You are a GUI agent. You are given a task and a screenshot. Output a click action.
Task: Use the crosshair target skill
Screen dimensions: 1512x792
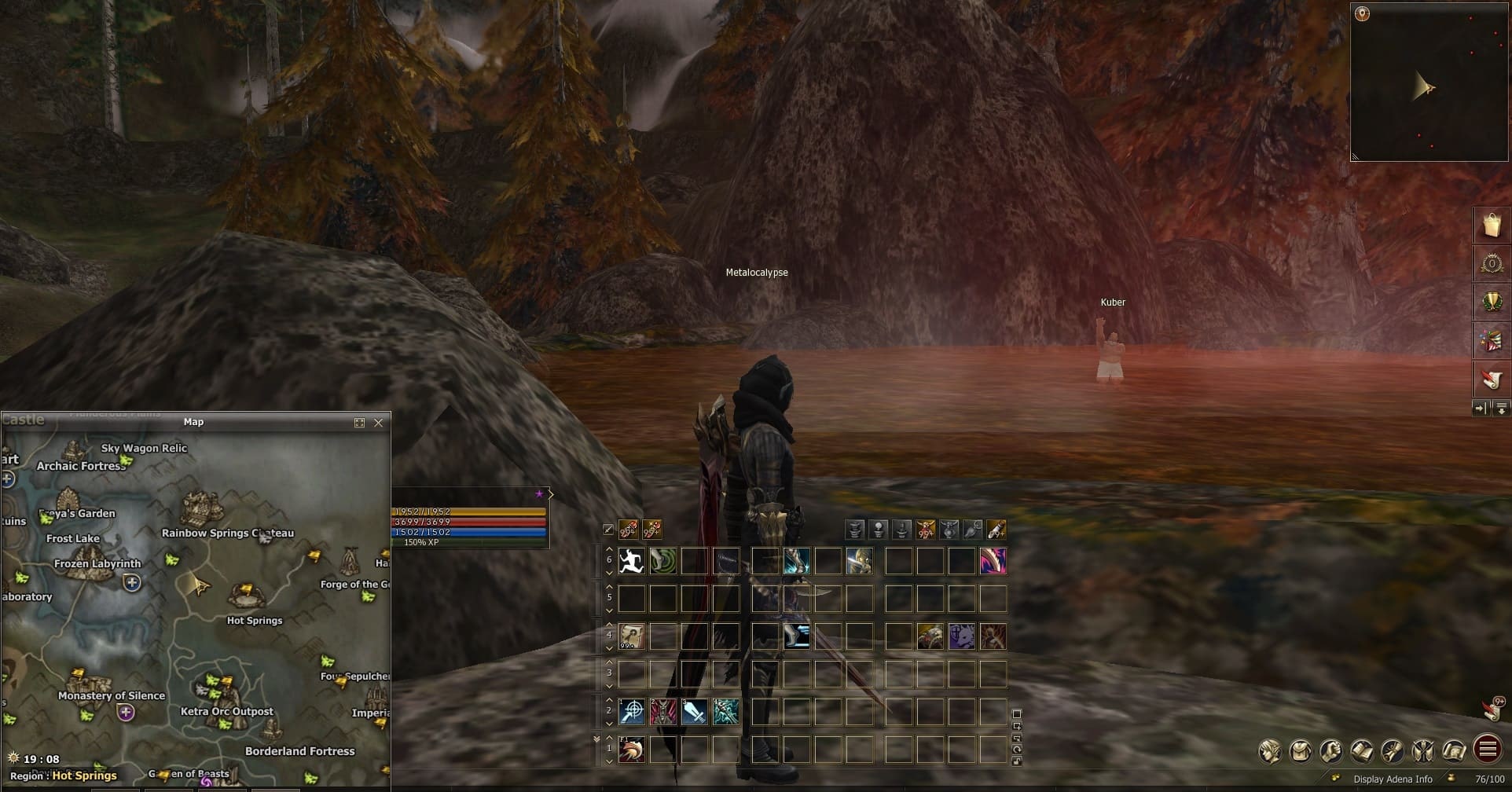[631, 712]
